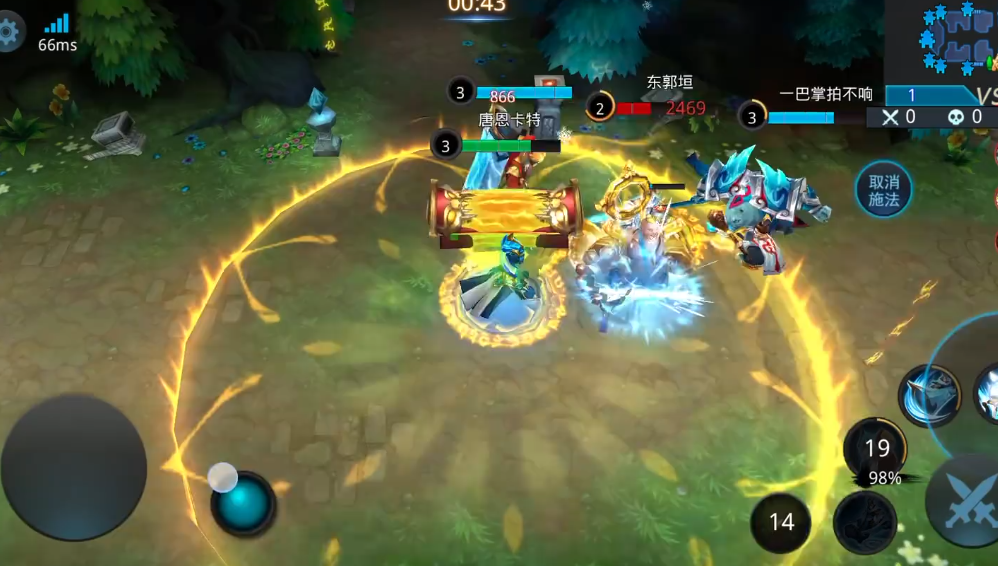Touch the teal joystick knob
Screen dimensions: 998x566
(243, 503)
